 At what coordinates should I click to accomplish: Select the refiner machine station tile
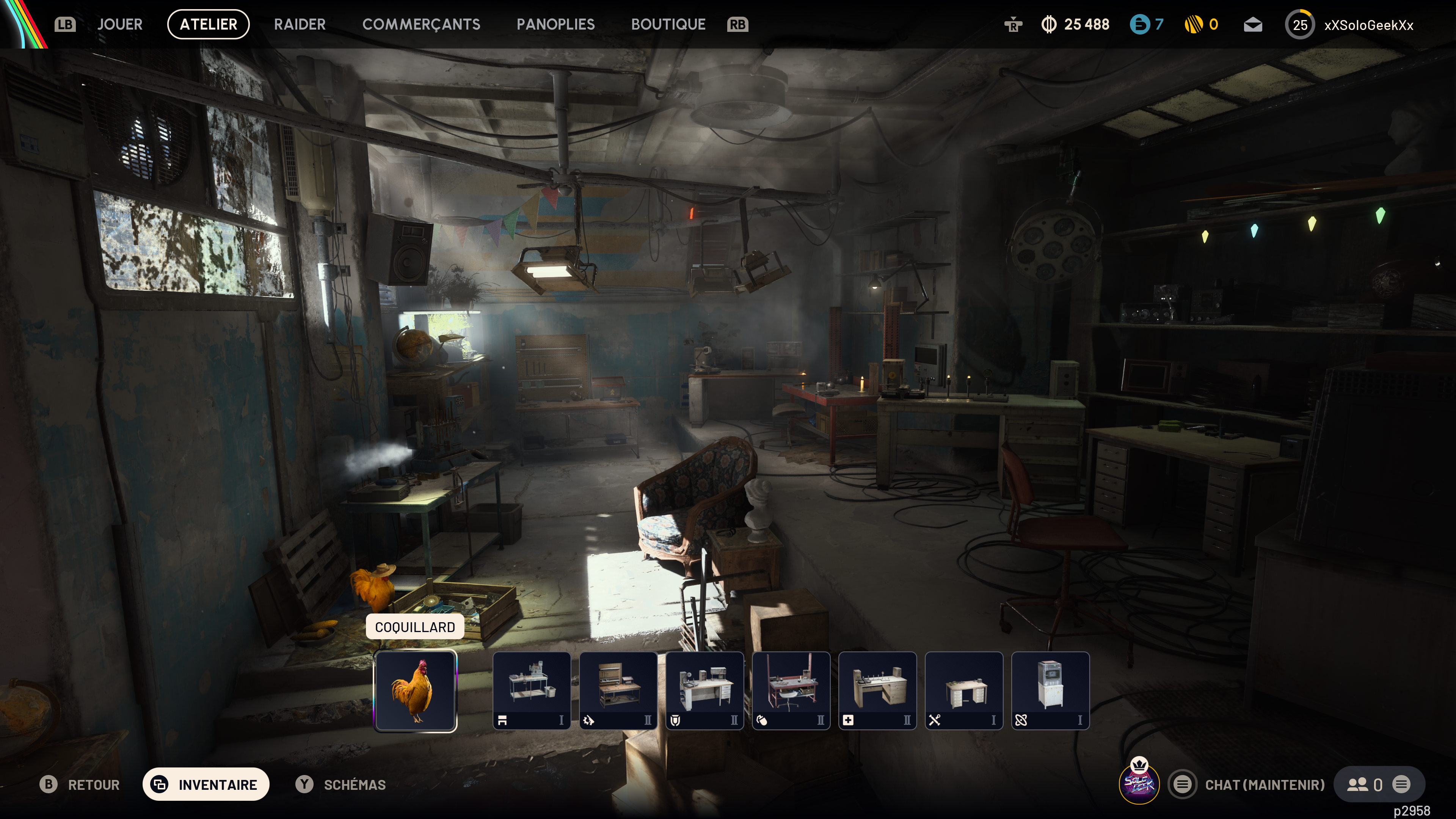1050,691
